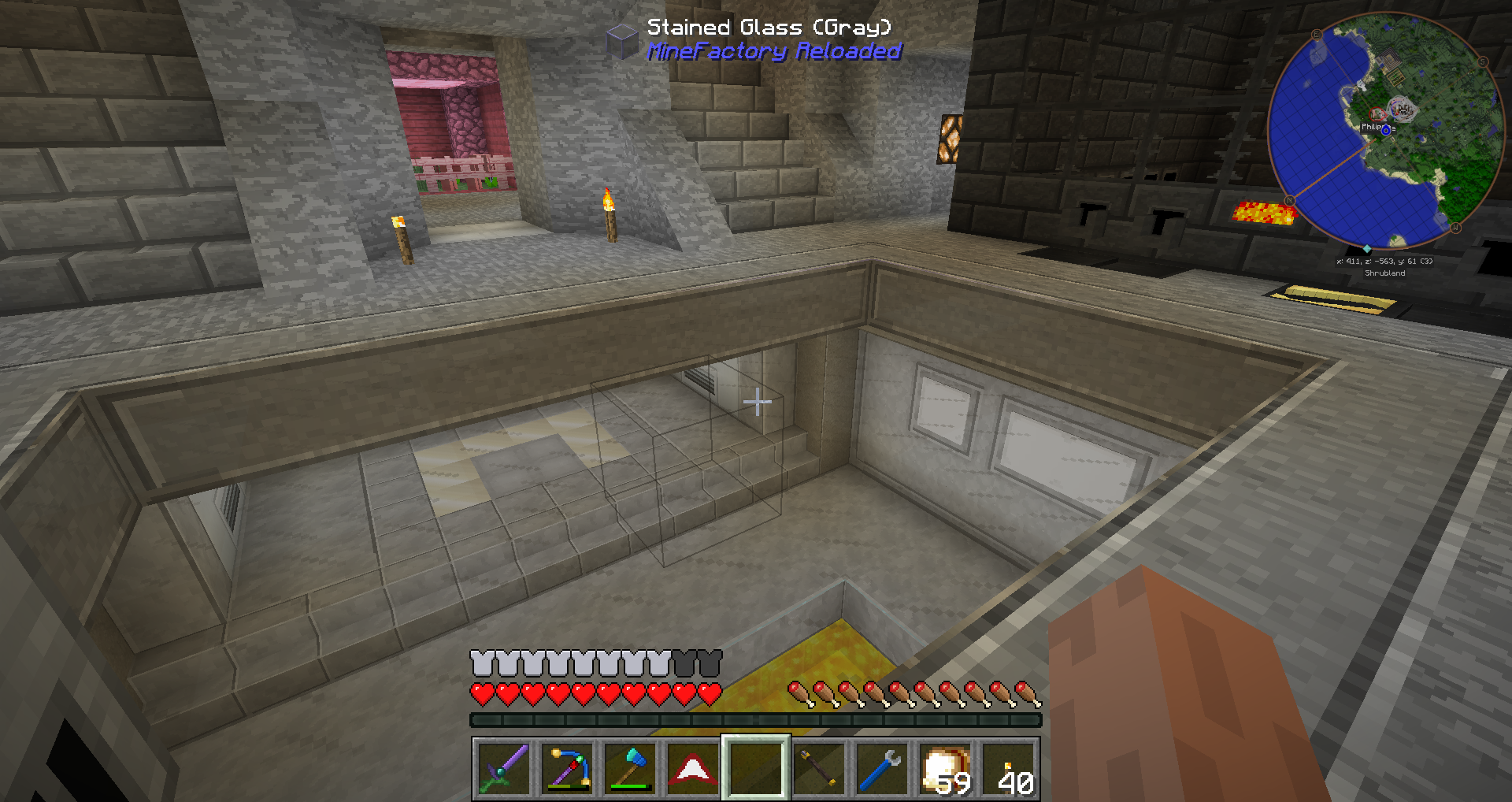The image size is (1512, 802).
Task: Click the circular minimap
Action: [x=1386, y=131]
